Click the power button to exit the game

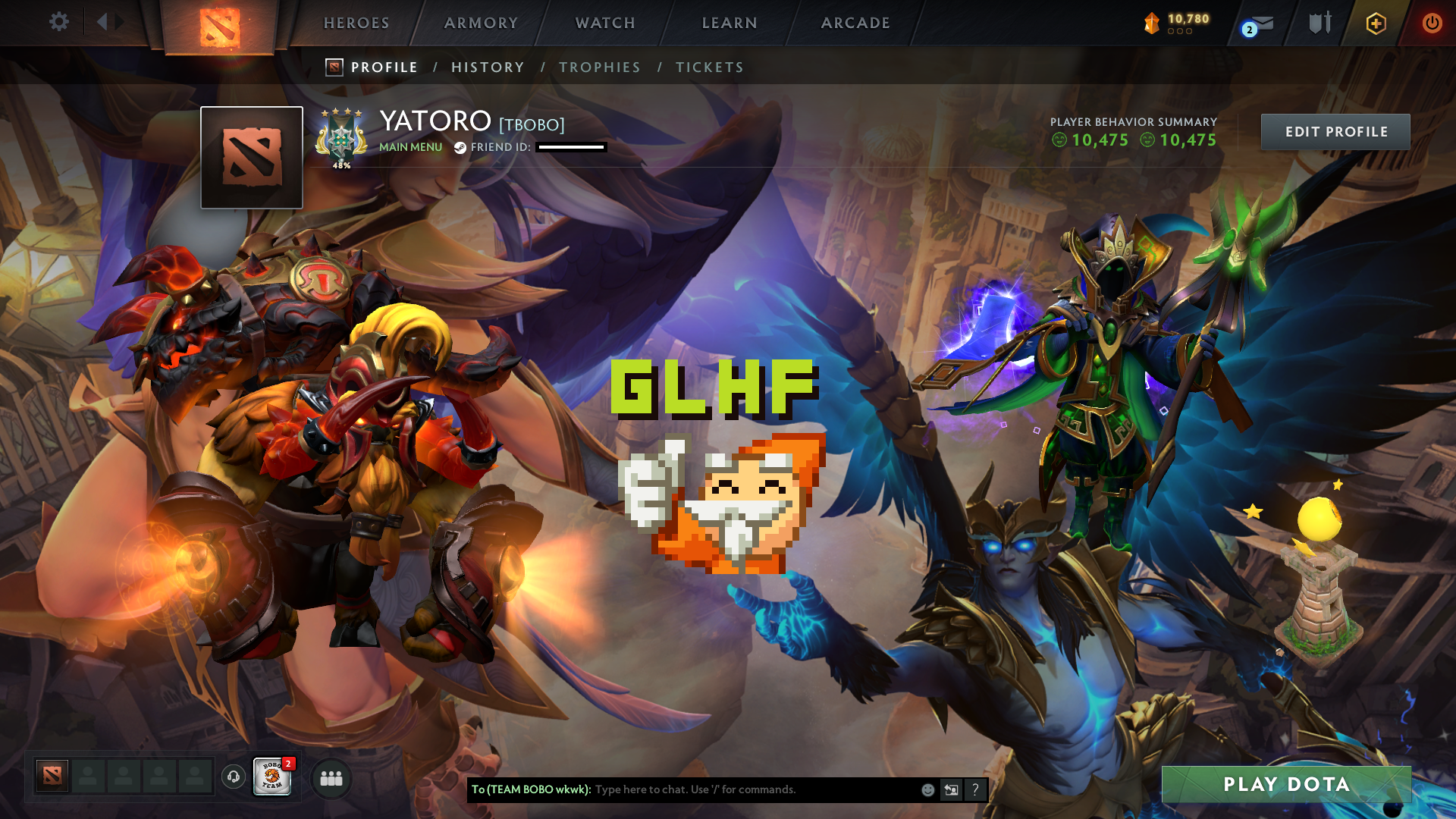[1432, 23]
